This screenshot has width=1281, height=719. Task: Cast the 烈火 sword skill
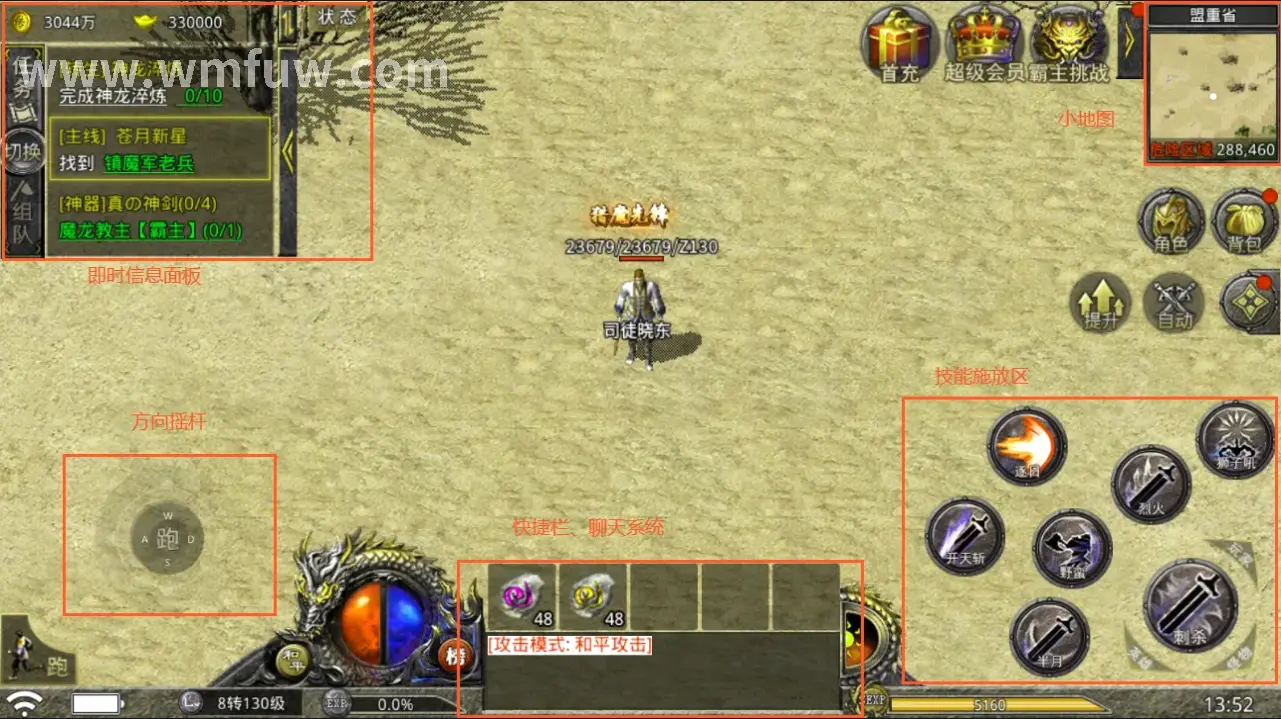click(x=1151, y=485)
